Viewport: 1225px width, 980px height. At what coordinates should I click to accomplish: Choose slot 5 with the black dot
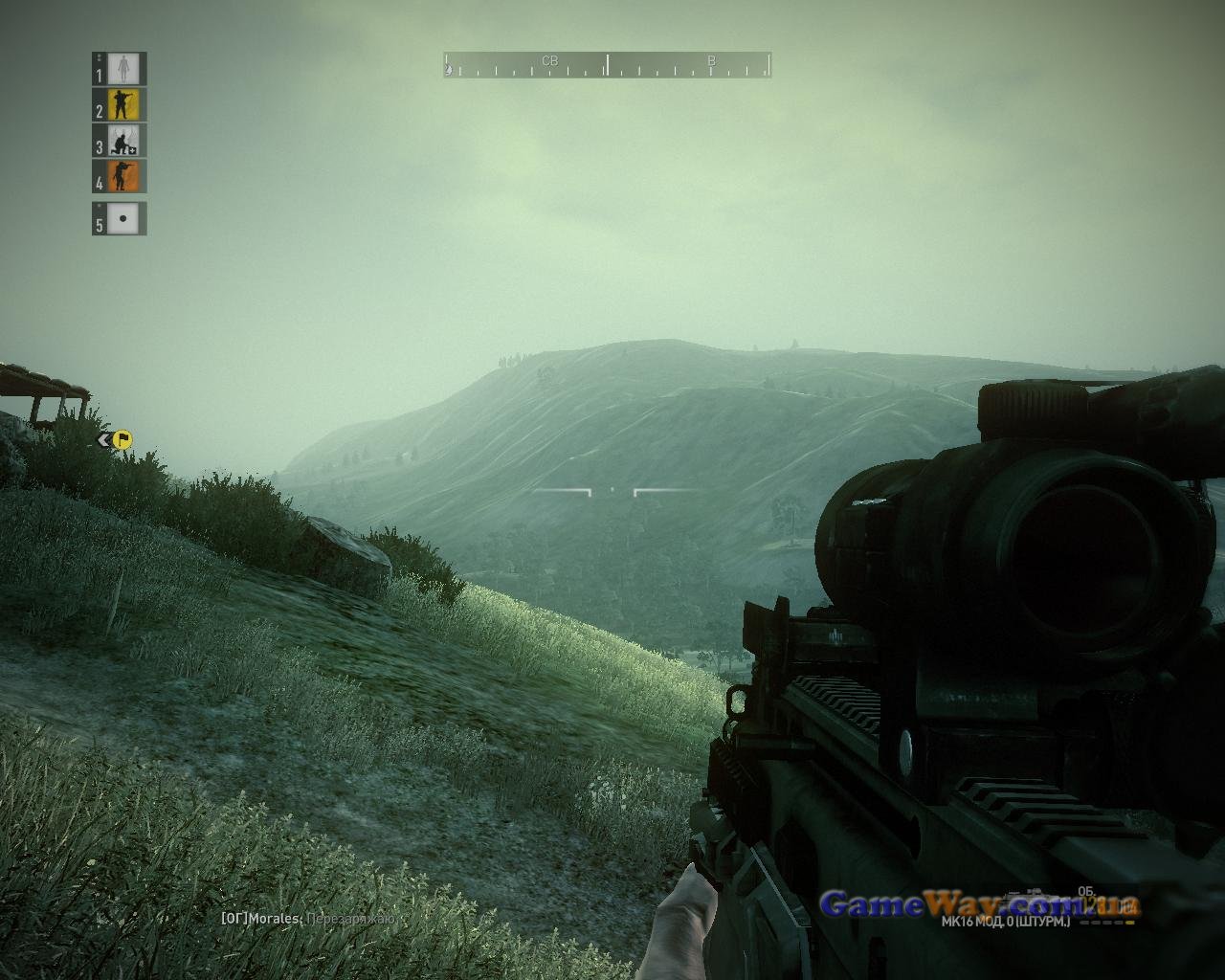click(123, 219)
